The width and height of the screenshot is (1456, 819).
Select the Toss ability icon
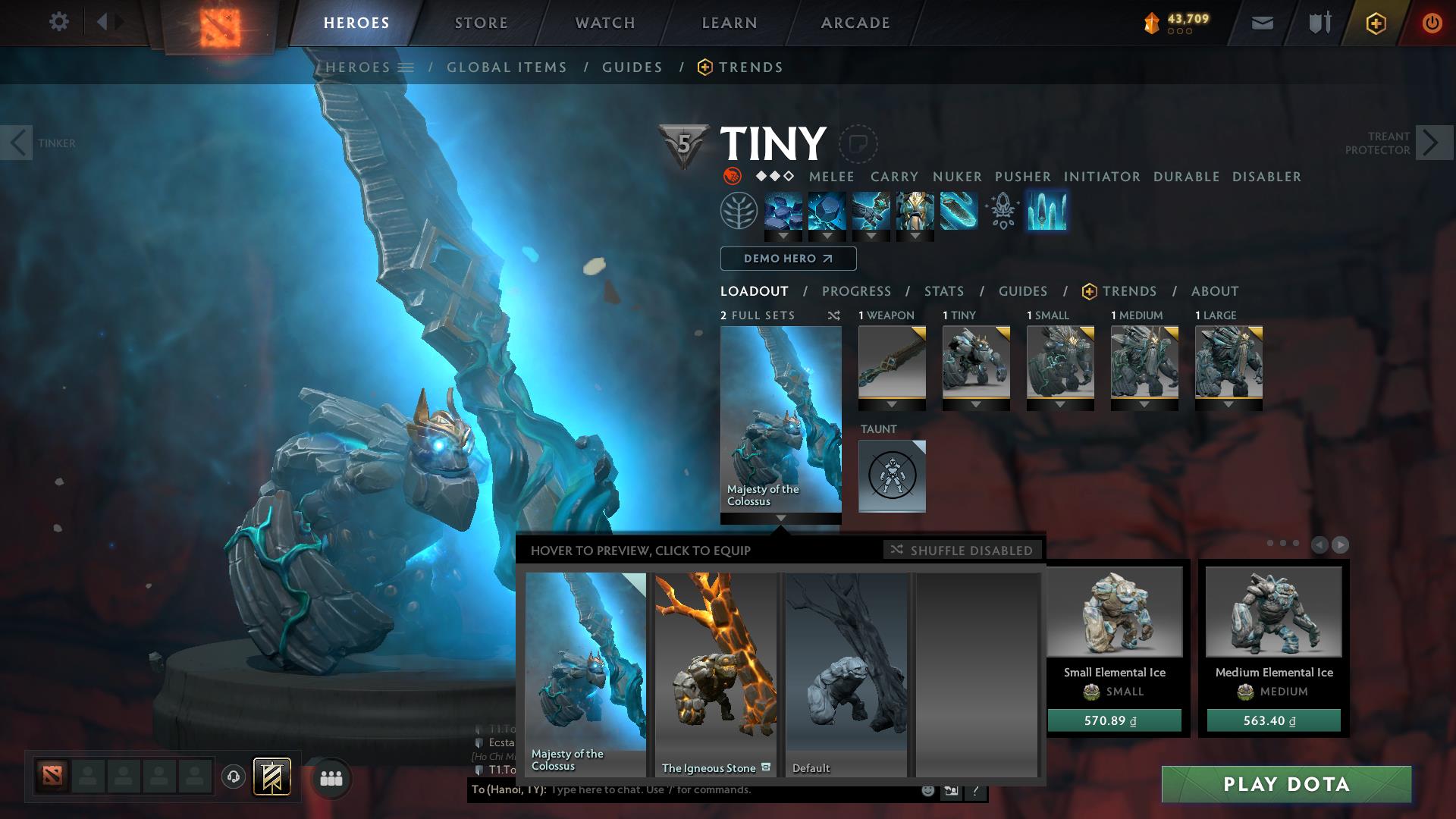(827, 212)
